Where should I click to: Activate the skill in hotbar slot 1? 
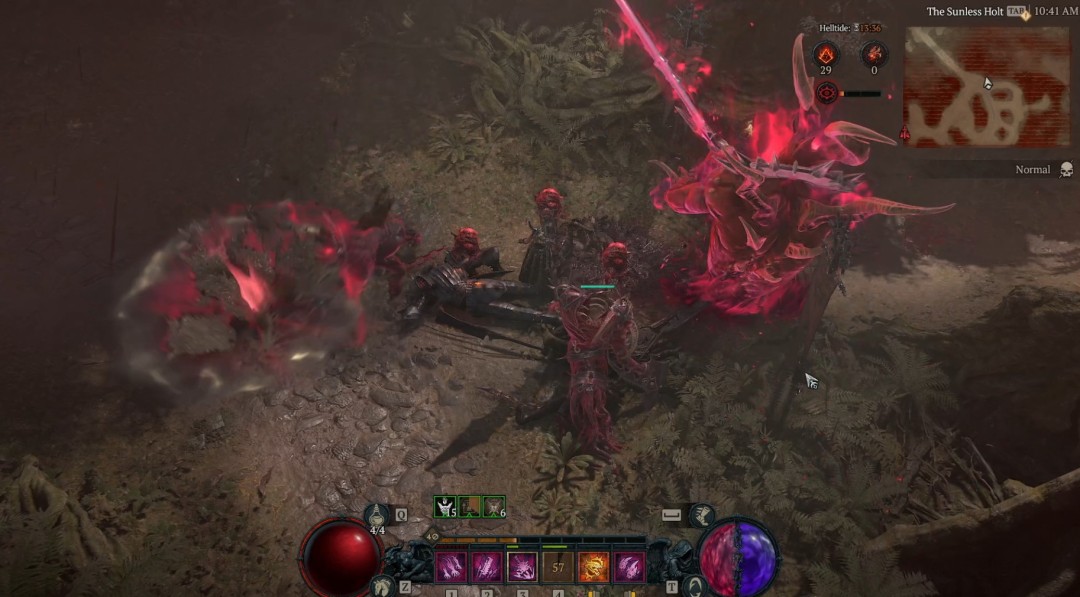[450, 567]
